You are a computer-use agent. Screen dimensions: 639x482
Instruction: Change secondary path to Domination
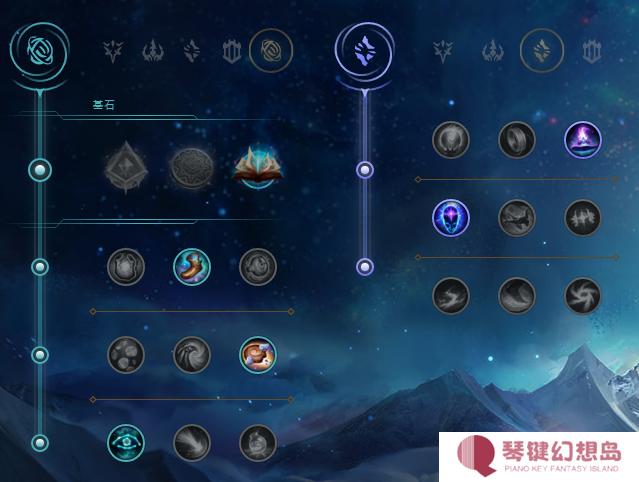click(x=492, y=50)
